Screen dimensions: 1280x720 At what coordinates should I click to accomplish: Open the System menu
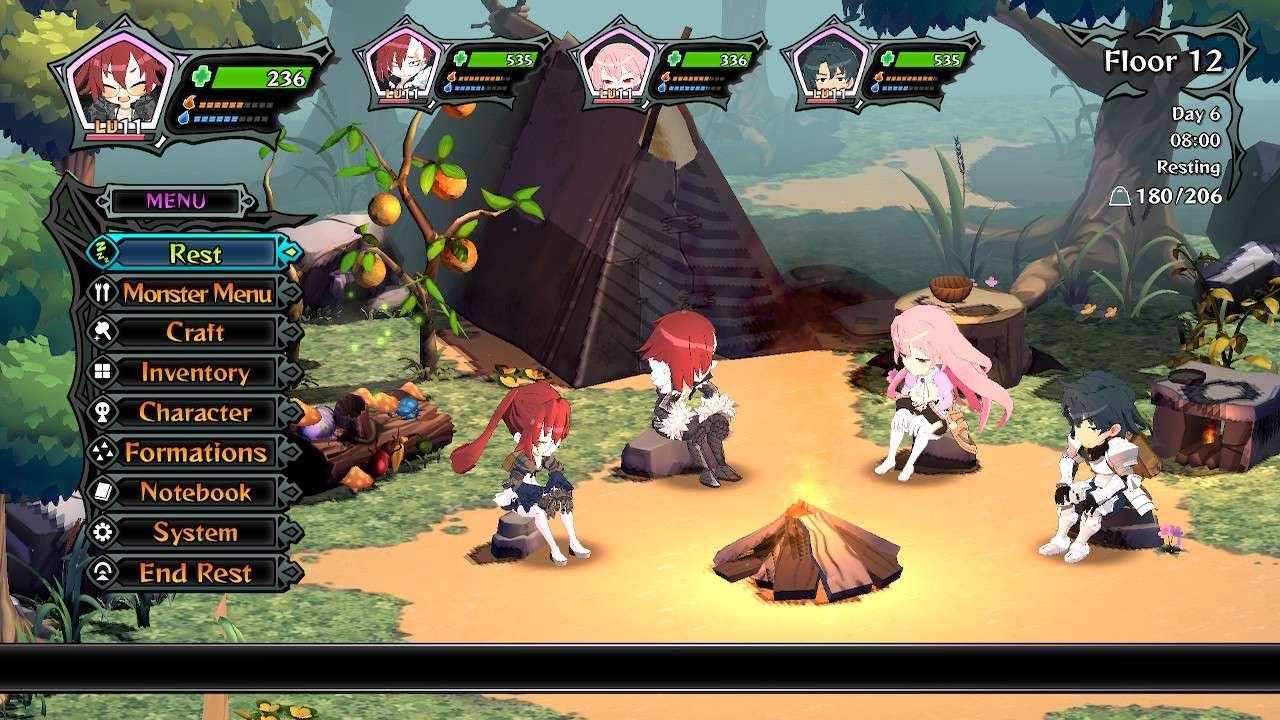195,532
